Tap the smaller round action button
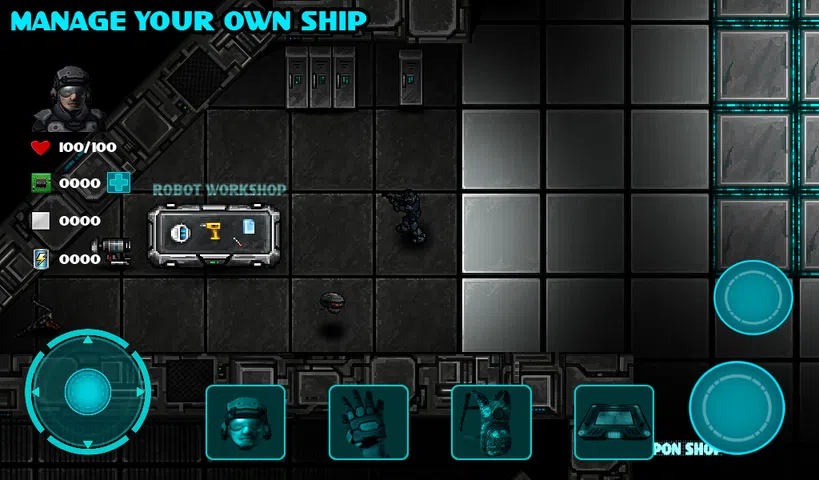Image resolution: width=819 pixels, height=480 pixels. [753, 298]
